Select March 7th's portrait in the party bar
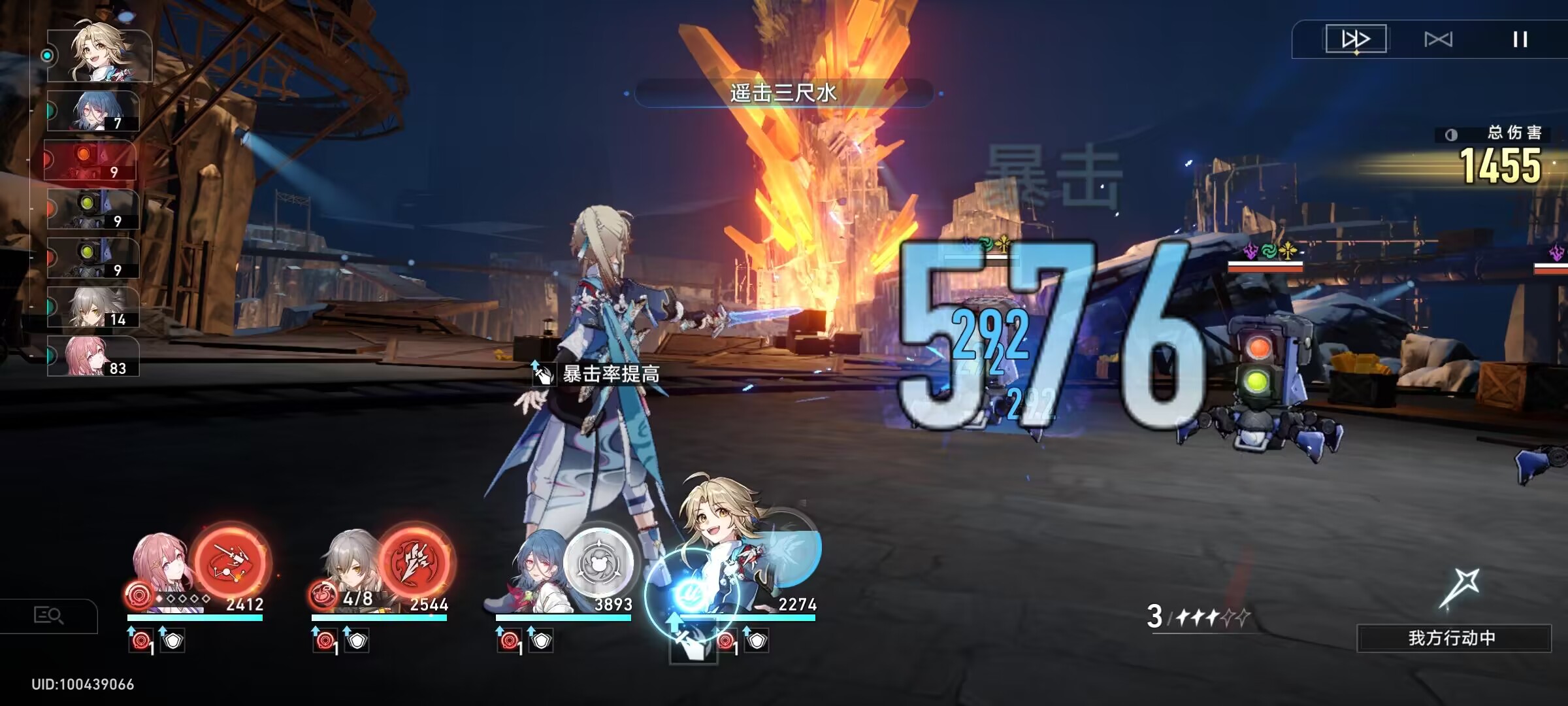The width and height of the screenshot is (1568, 706). click(160, 565)
